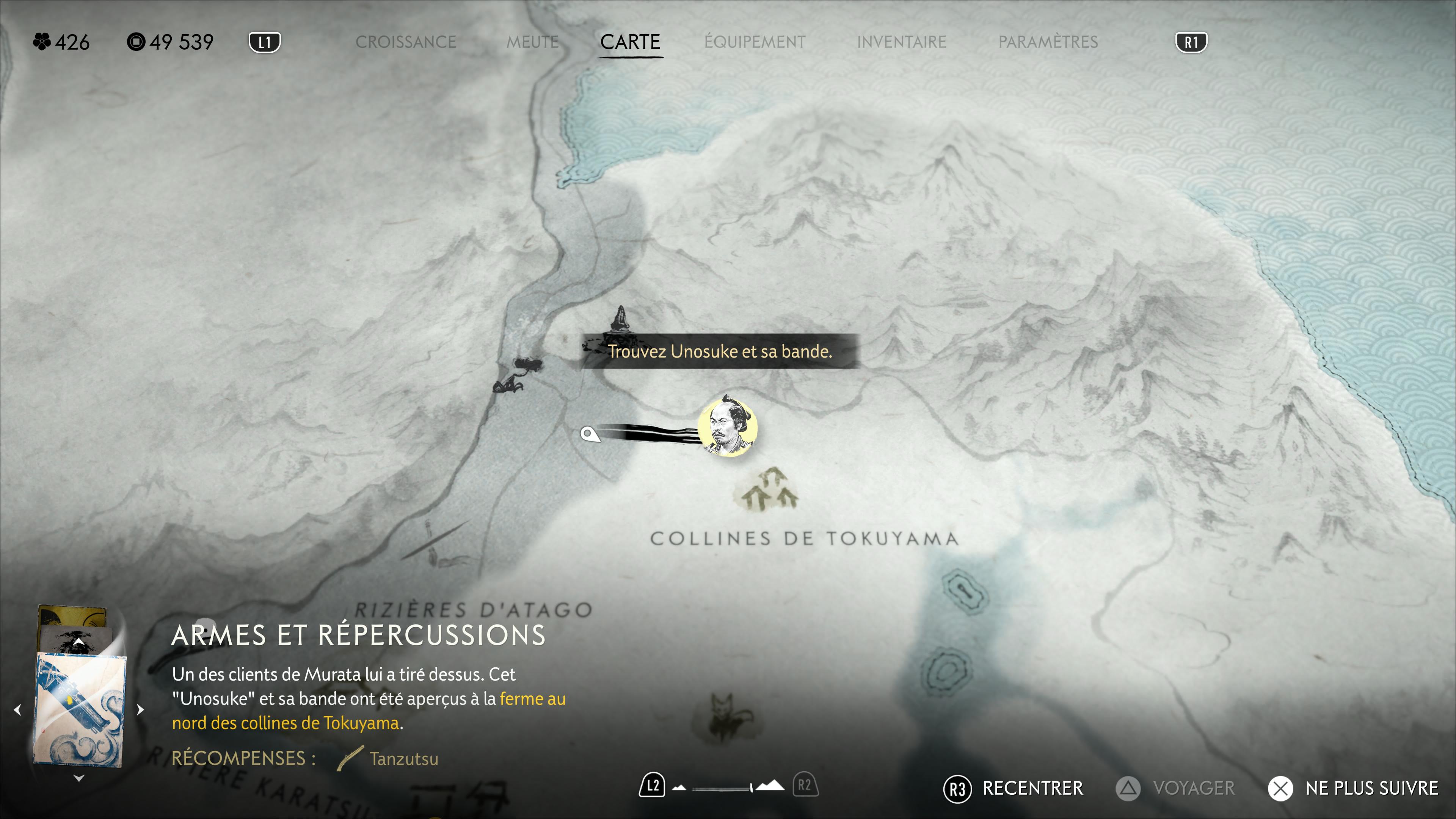Move up the quest card stack
The image size is (1456, 819).
click(x=78, y=643)
